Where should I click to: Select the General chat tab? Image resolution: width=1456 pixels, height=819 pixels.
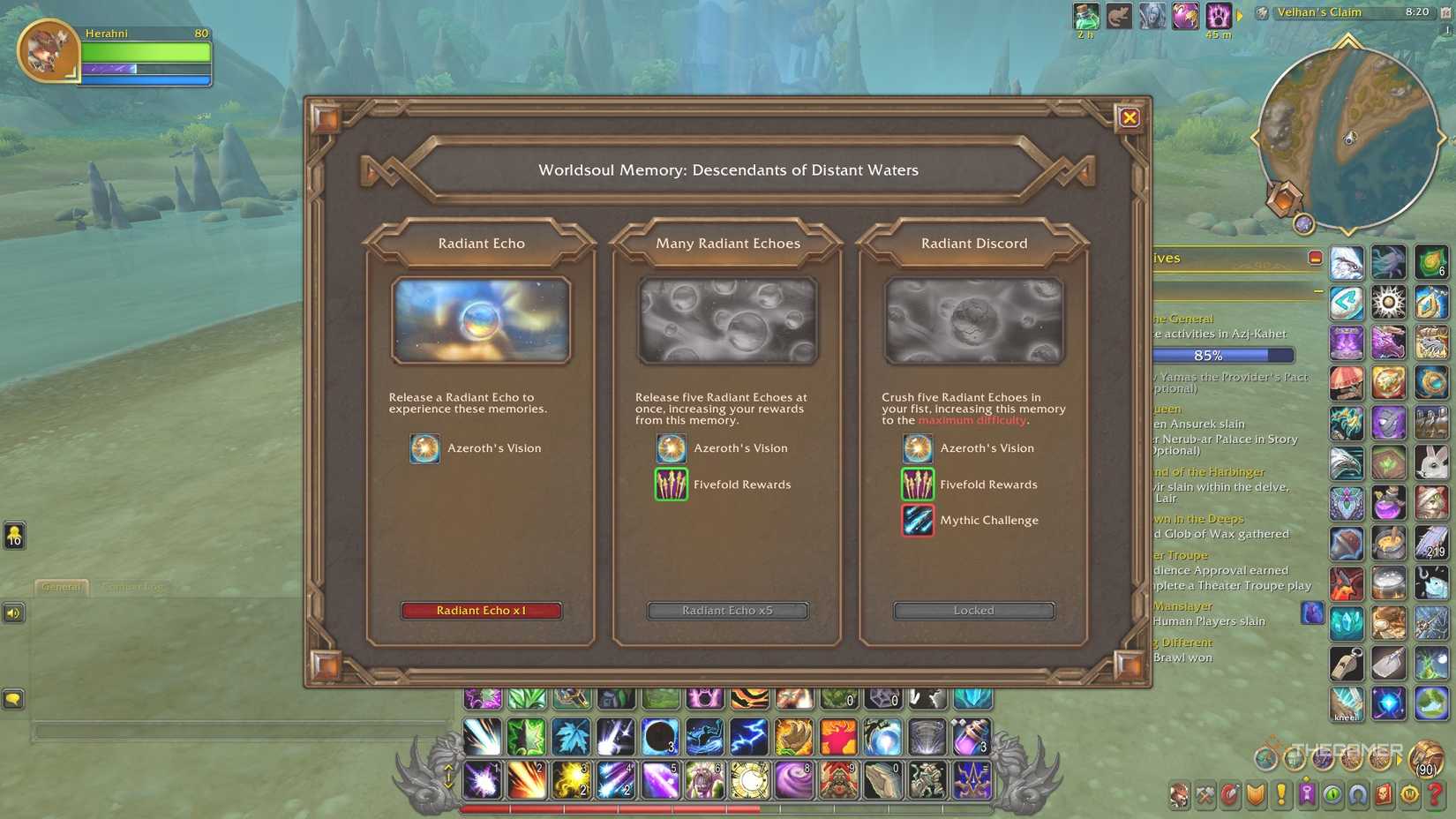click(60, 586)
